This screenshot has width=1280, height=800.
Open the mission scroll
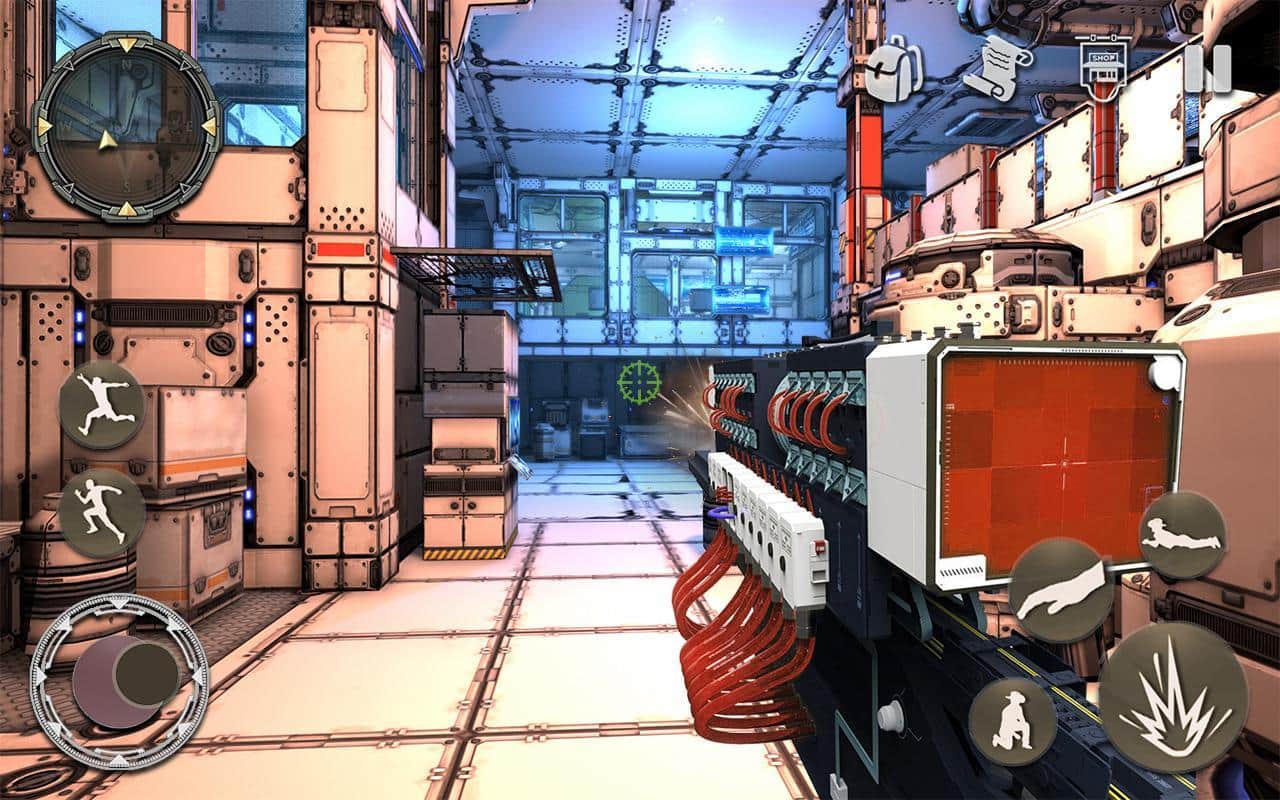coord(996,66)
